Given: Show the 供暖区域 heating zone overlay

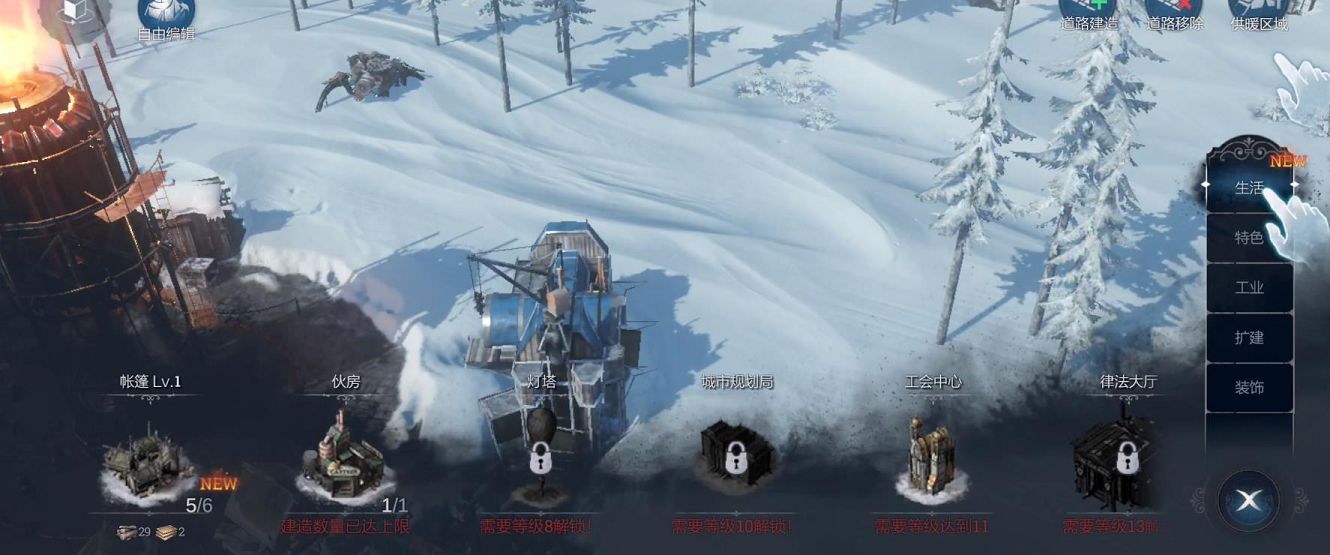Looking at the screenshot, I should click(x=1259, y=12).
